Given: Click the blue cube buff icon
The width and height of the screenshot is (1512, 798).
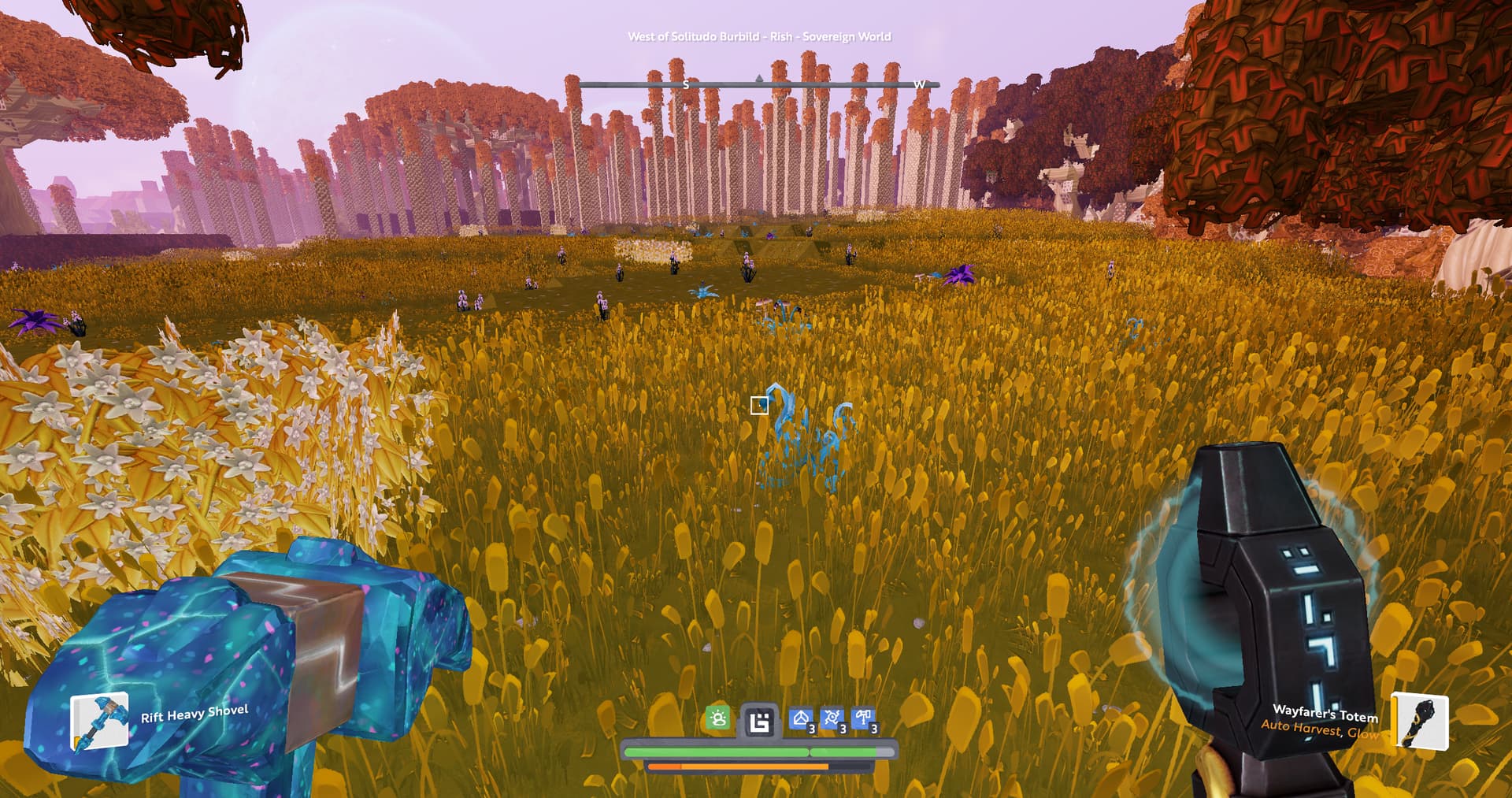Looking at the screenshot, I should click(x=802, y=719).
